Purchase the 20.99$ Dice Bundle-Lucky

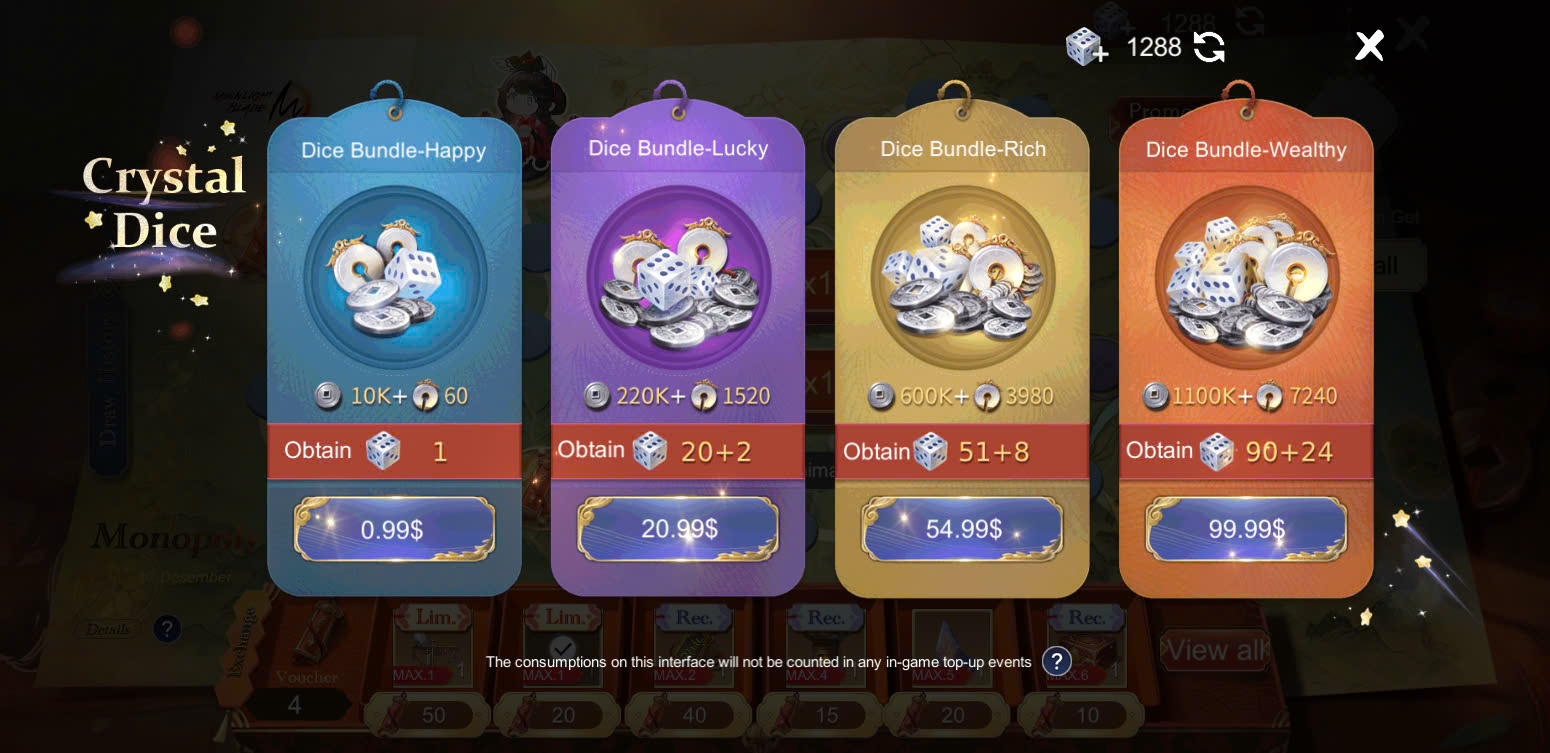click(x=678, y=528)
